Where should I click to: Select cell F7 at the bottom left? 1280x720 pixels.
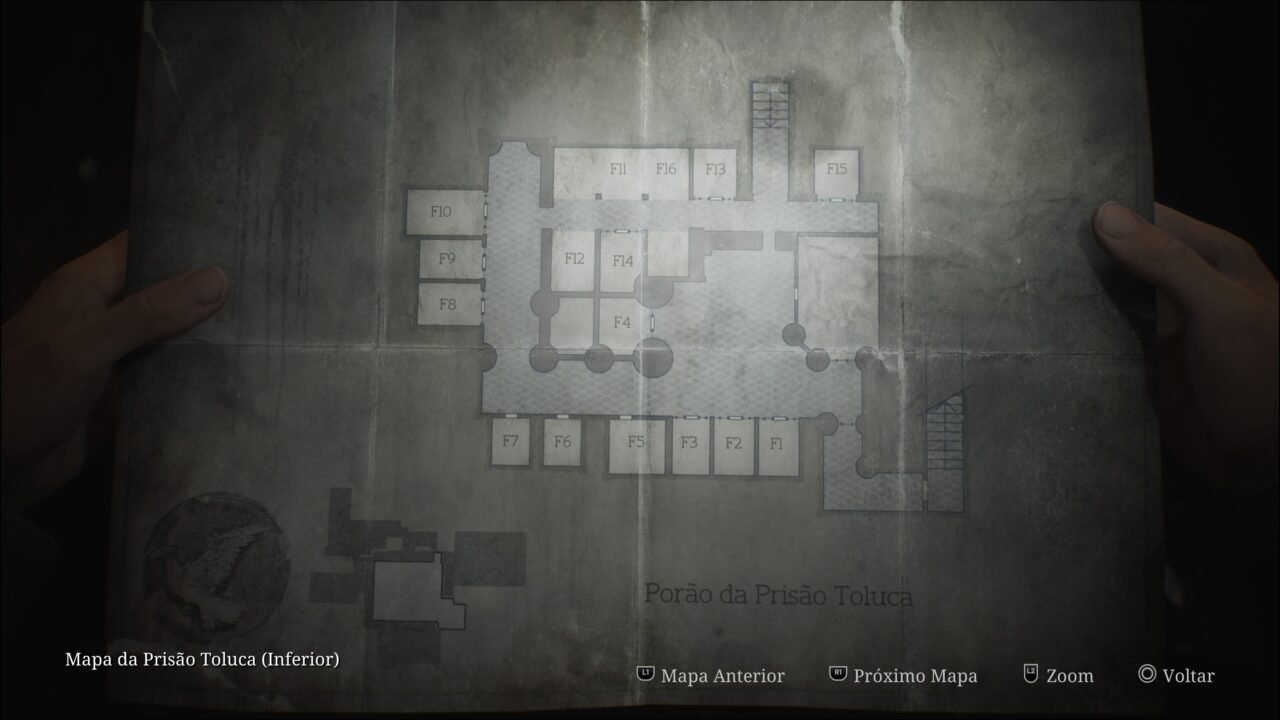click(513, 440)
